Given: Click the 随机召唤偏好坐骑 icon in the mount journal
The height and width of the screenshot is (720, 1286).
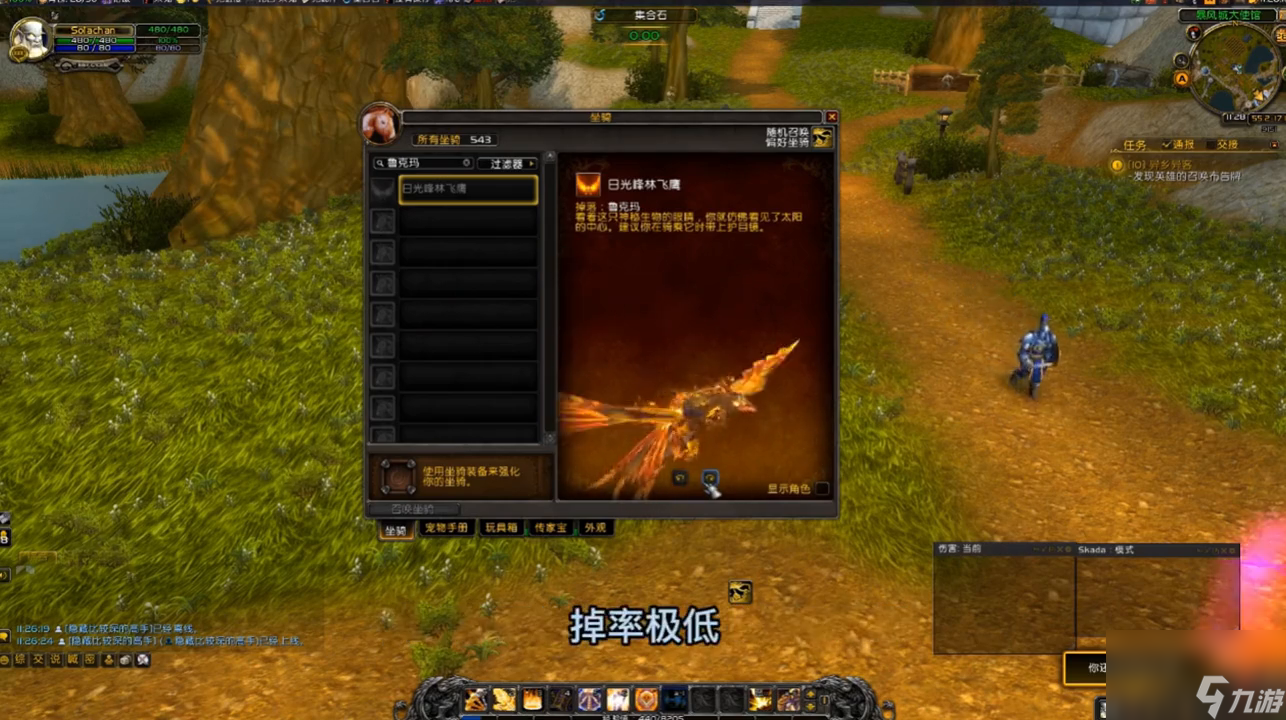Looking at the screenshot, I should (823, 138).
